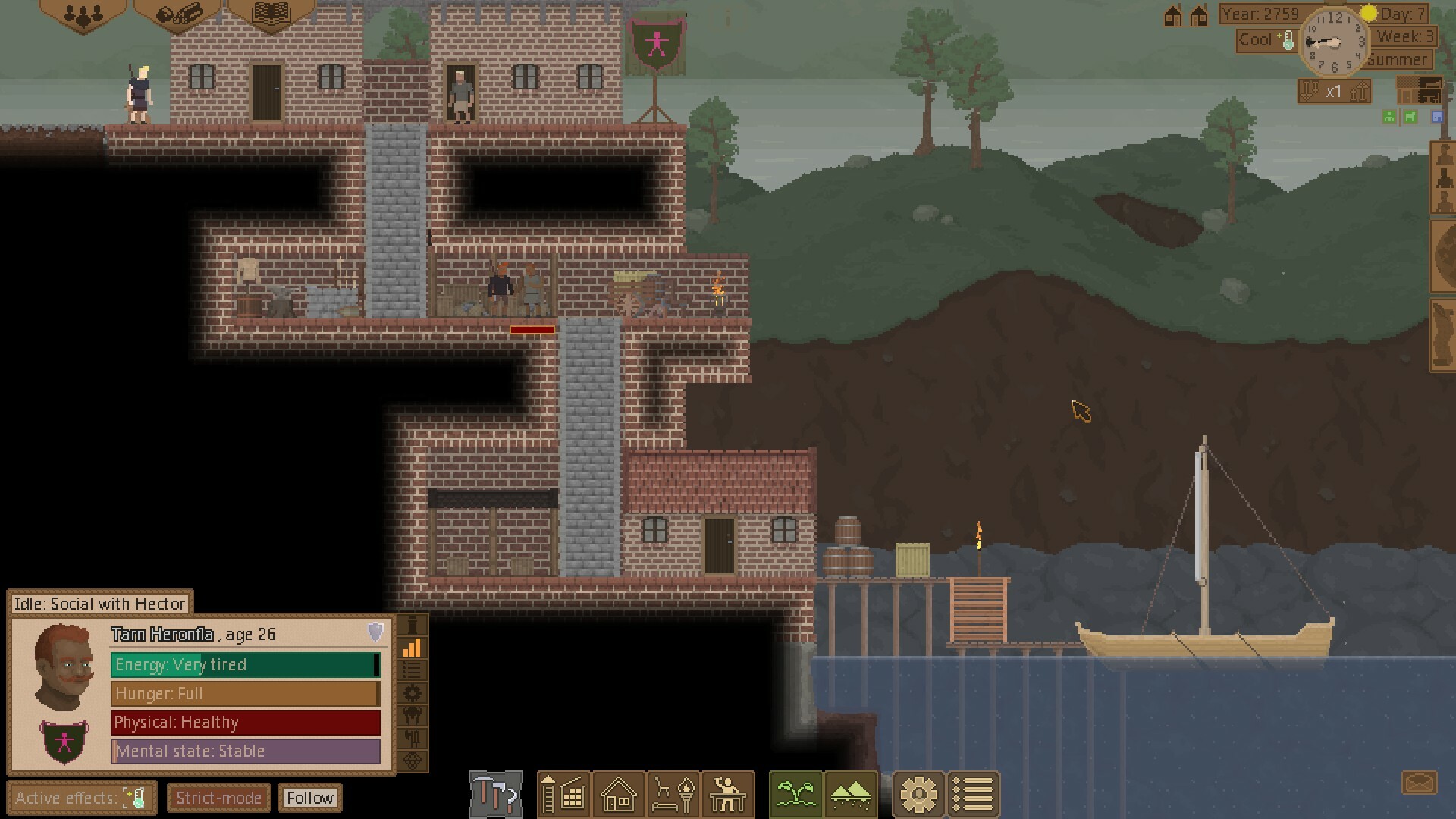Switch to Tarn's stats bar-chart tab
Screen dimensions: 1456x819
(412, 647)
